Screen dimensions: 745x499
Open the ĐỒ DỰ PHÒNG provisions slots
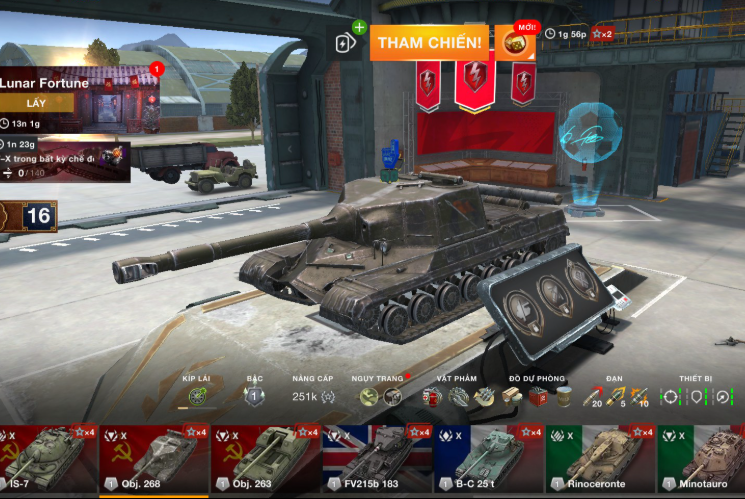537,396
